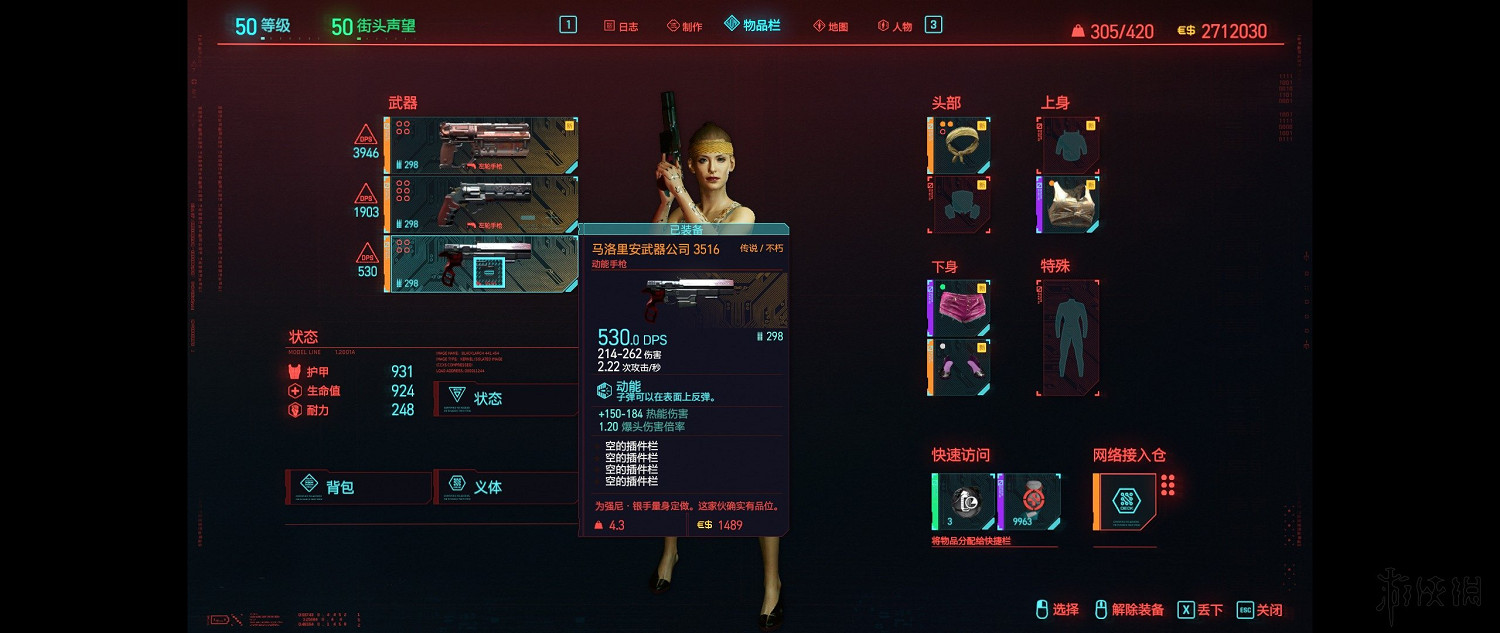Choose the quick access slot showing 9963
The image size is (1500, 633).
pyautogui.click(x=1029, y=502)
